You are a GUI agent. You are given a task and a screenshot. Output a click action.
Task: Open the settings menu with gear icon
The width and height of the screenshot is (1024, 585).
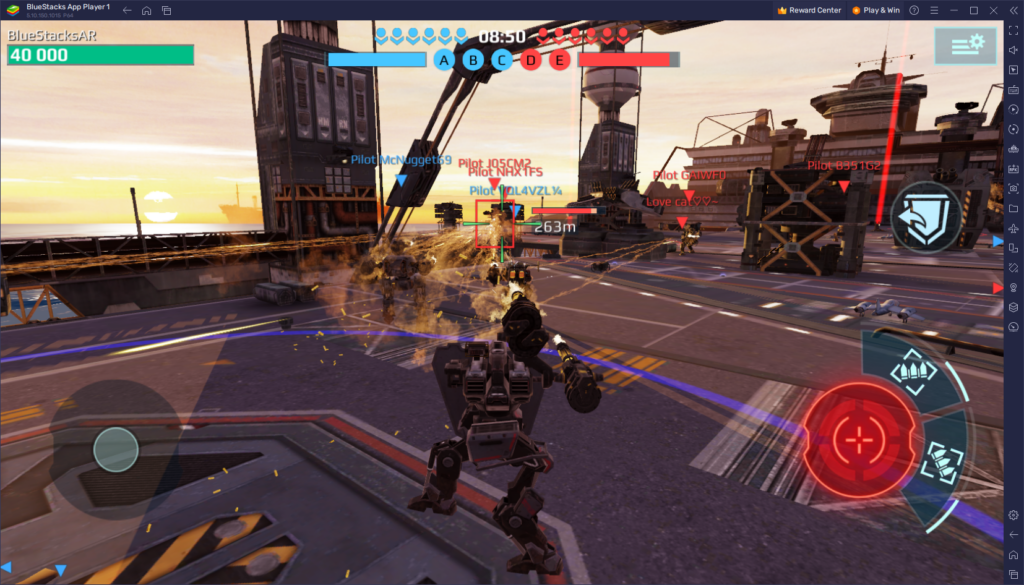[x=964, y=45]
